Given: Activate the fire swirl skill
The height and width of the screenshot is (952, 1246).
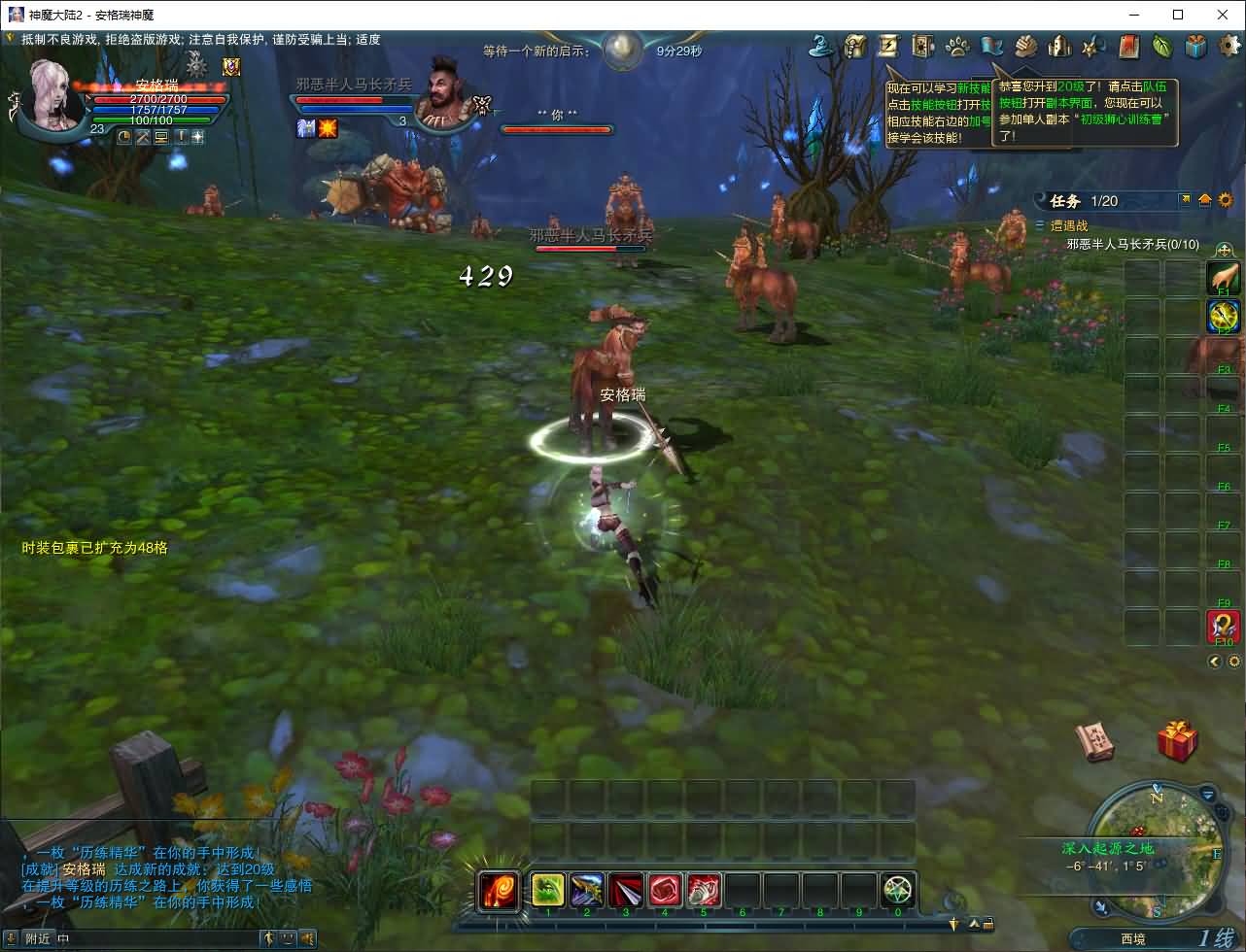Looking at the screenshot, I should 499,890.
